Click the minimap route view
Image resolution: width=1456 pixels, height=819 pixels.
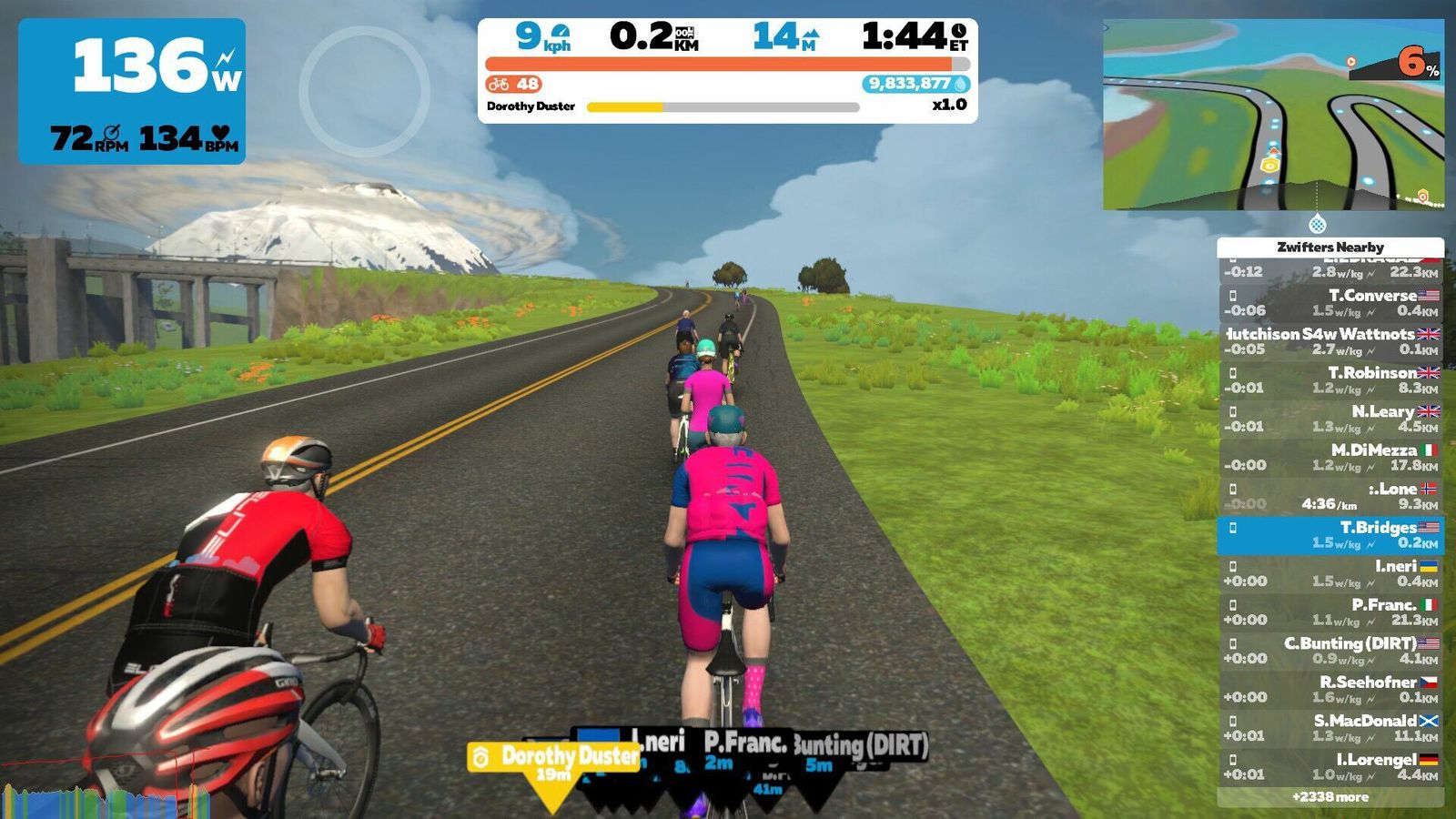pyautogui.click(x=1273, y=115)
